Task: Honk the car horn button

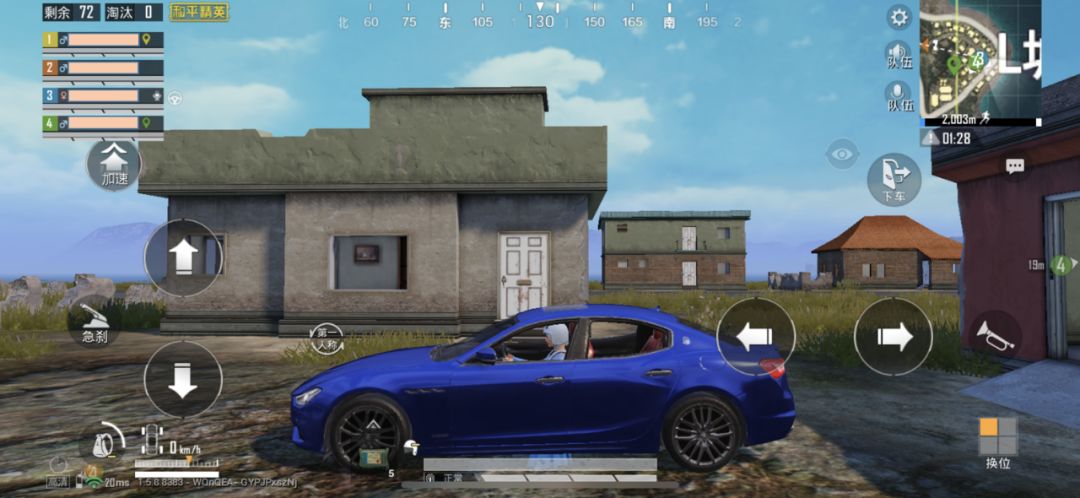Action: pyautogui.click(x=994, y=336)
